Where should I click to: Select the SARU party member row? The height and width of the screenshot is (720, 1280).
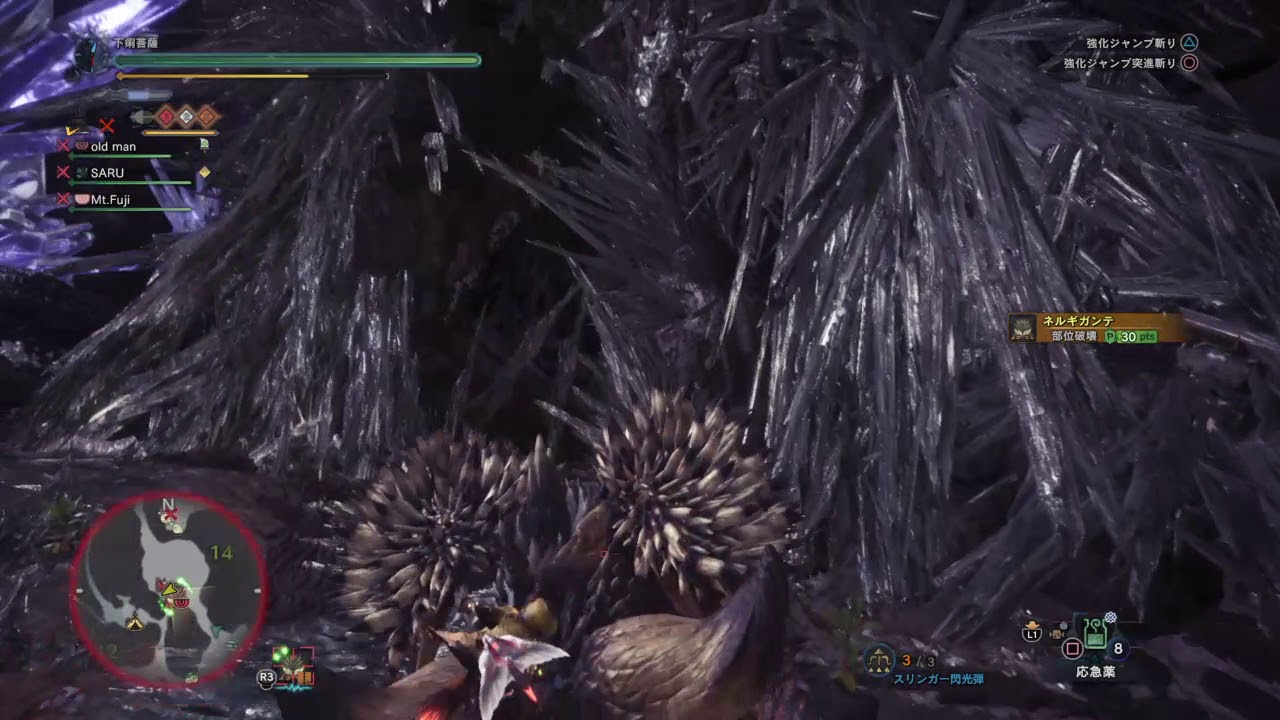(108, 173)
